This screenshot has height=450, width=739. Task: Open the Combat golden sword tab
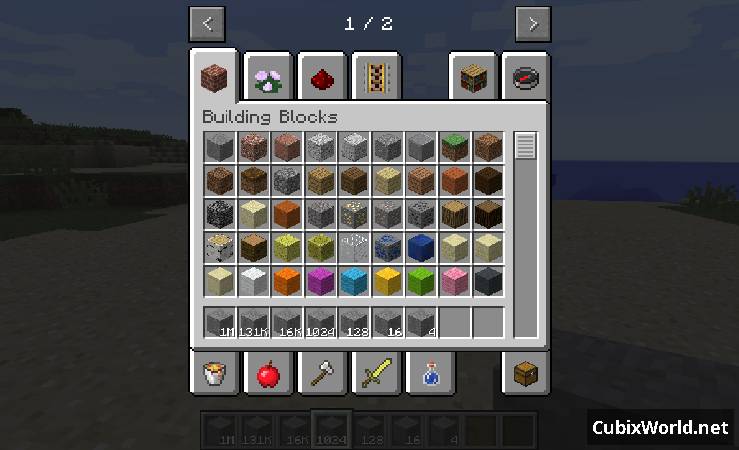[376, 375]
